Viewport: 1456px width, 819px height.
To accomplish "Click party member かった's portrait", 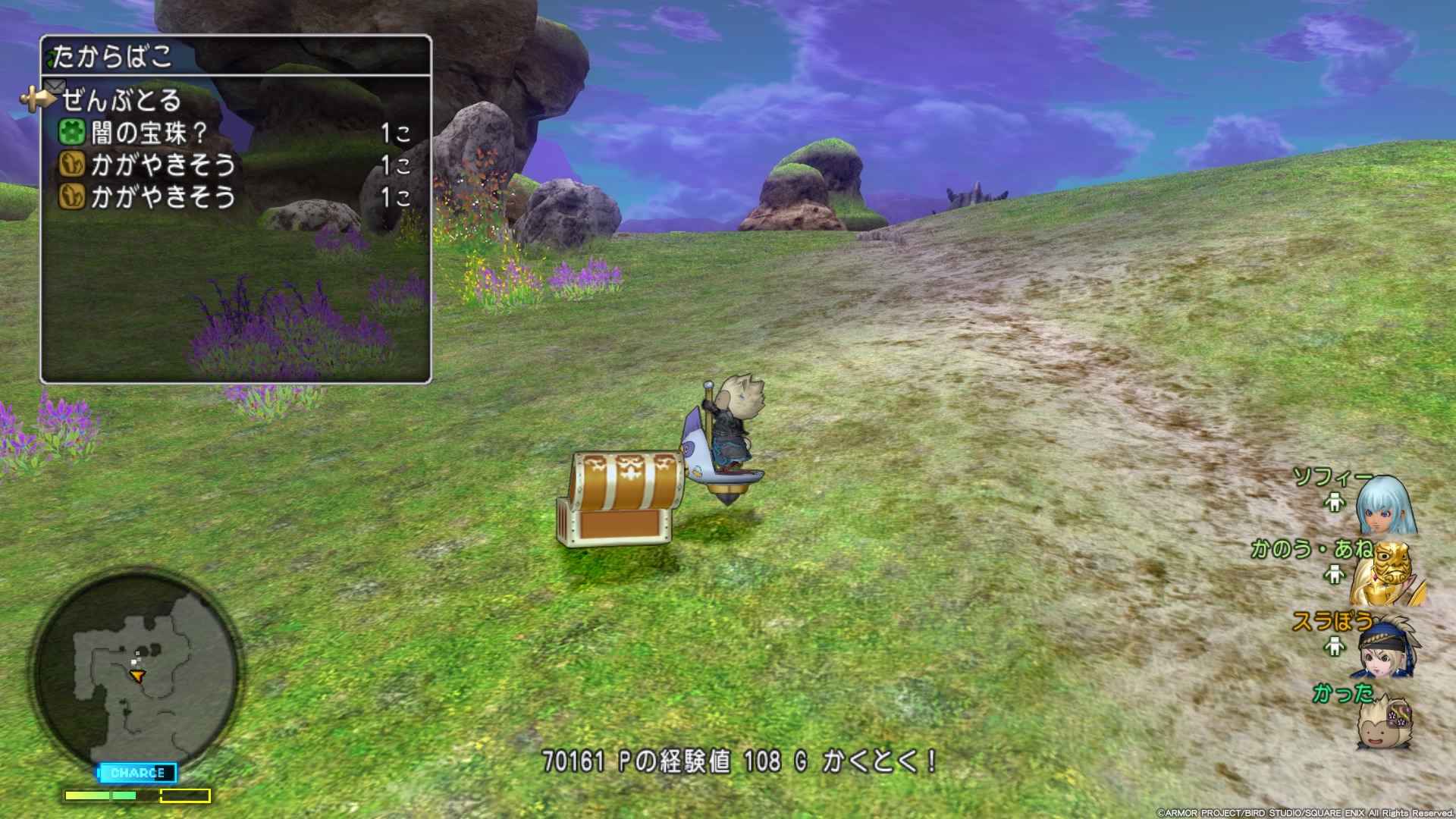I will click(1385, 720).
